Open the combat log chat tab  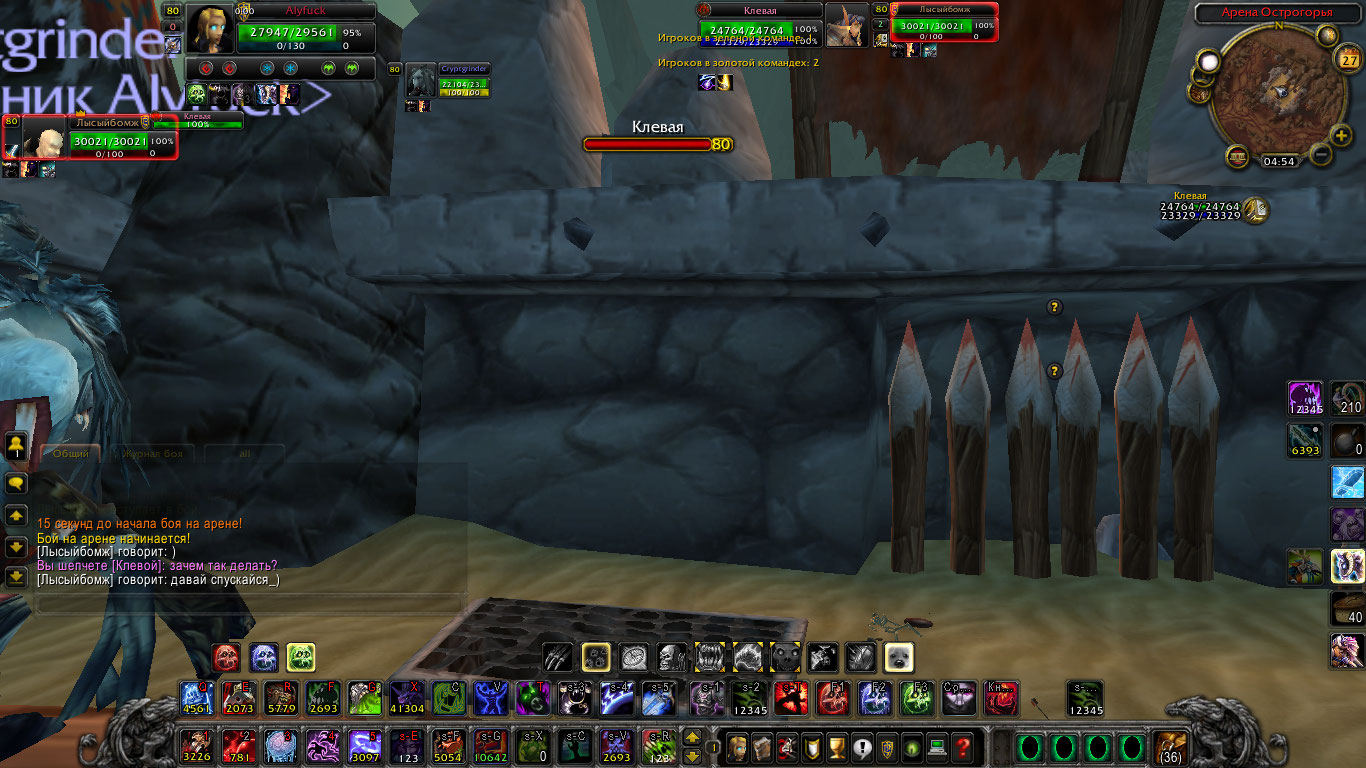pyautogui.click(x=152, y=454)
